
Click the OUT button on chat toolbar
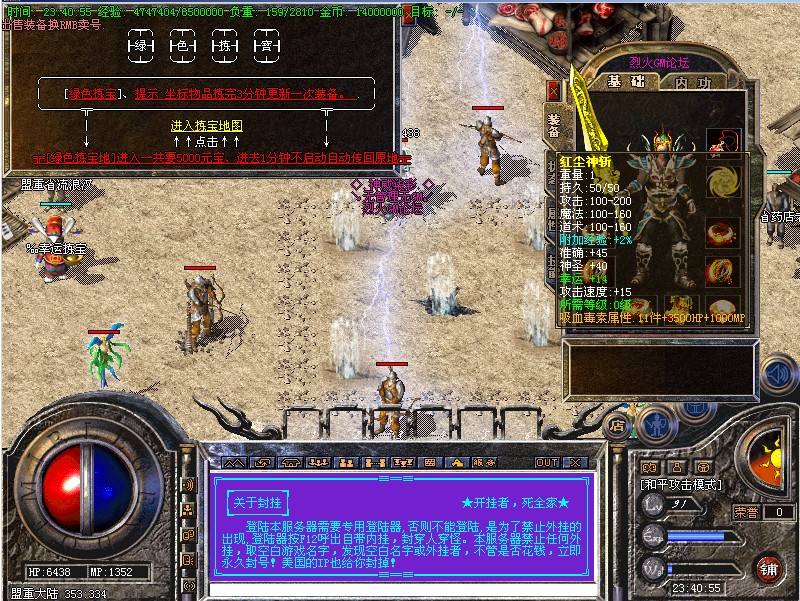coord(546,463)
